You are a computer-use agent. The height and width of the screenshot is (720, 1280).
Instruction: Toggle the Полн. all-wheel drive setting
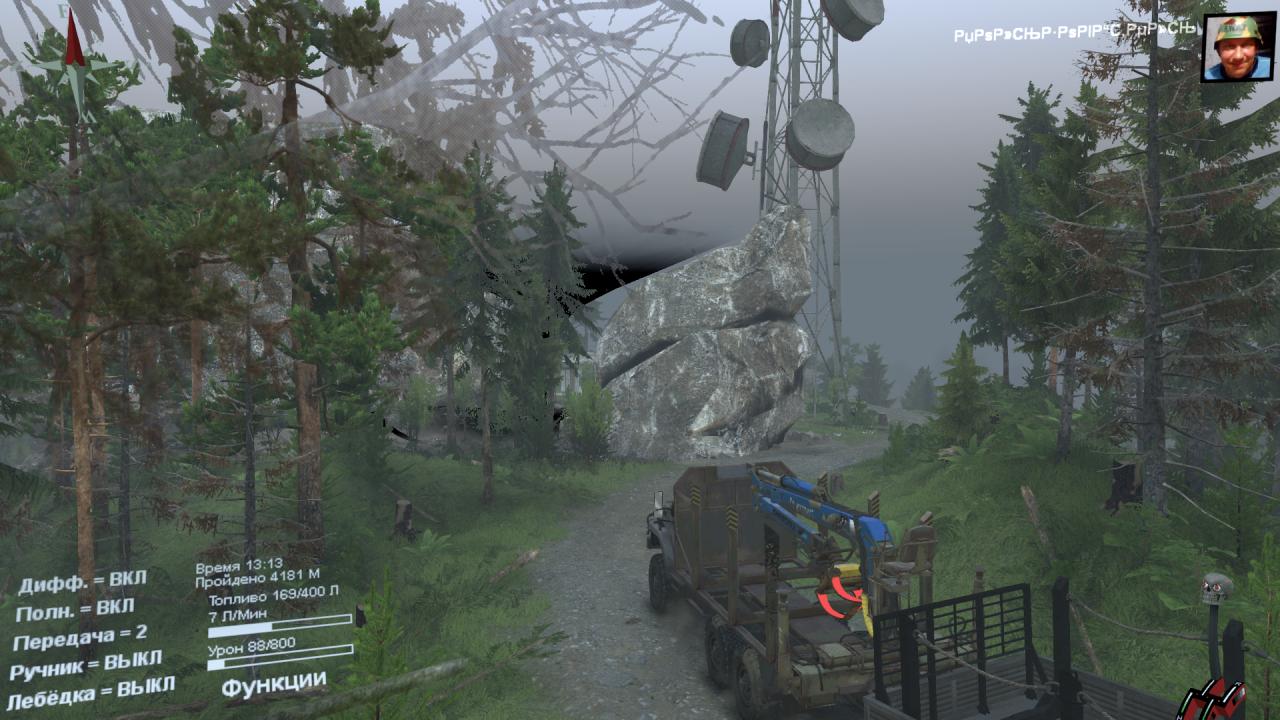coord(75,609)
